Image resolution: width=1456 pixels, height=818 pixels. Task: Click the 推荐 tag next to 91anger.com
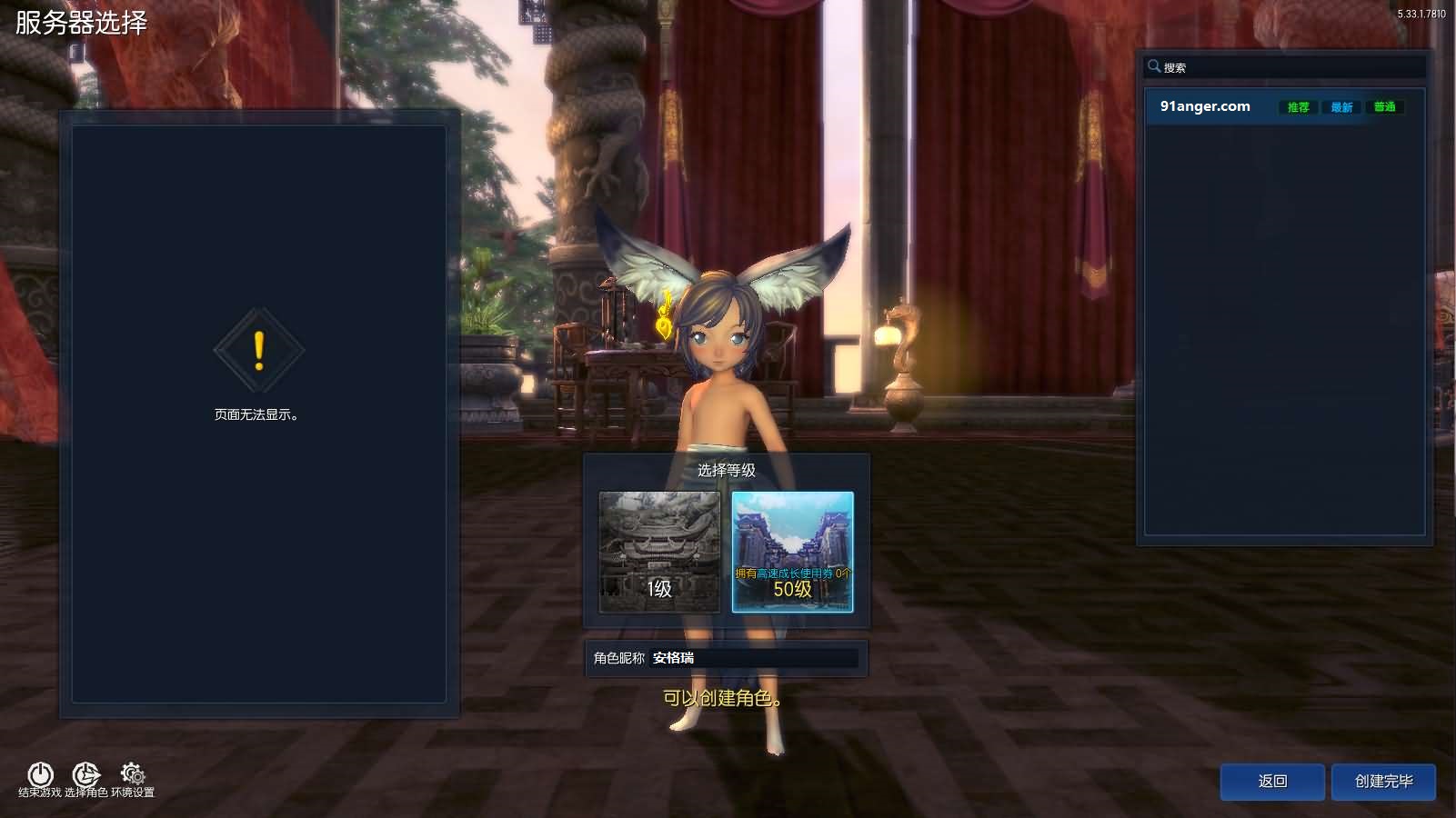pos(1299,106)
